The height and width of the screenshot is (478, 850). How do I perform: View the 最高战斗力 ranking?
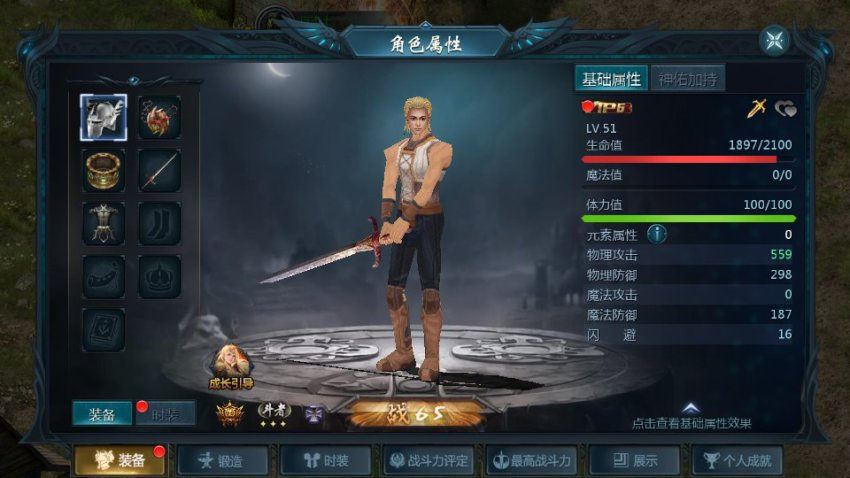[x=531, y=460]
